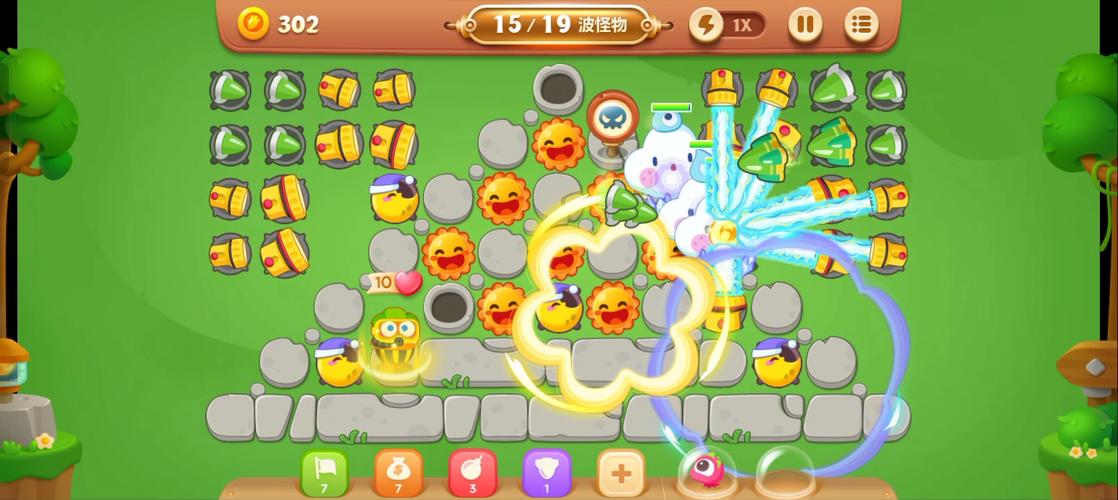Select the empty glass dome slot
1118x500 pixels.
coord(785,470)
